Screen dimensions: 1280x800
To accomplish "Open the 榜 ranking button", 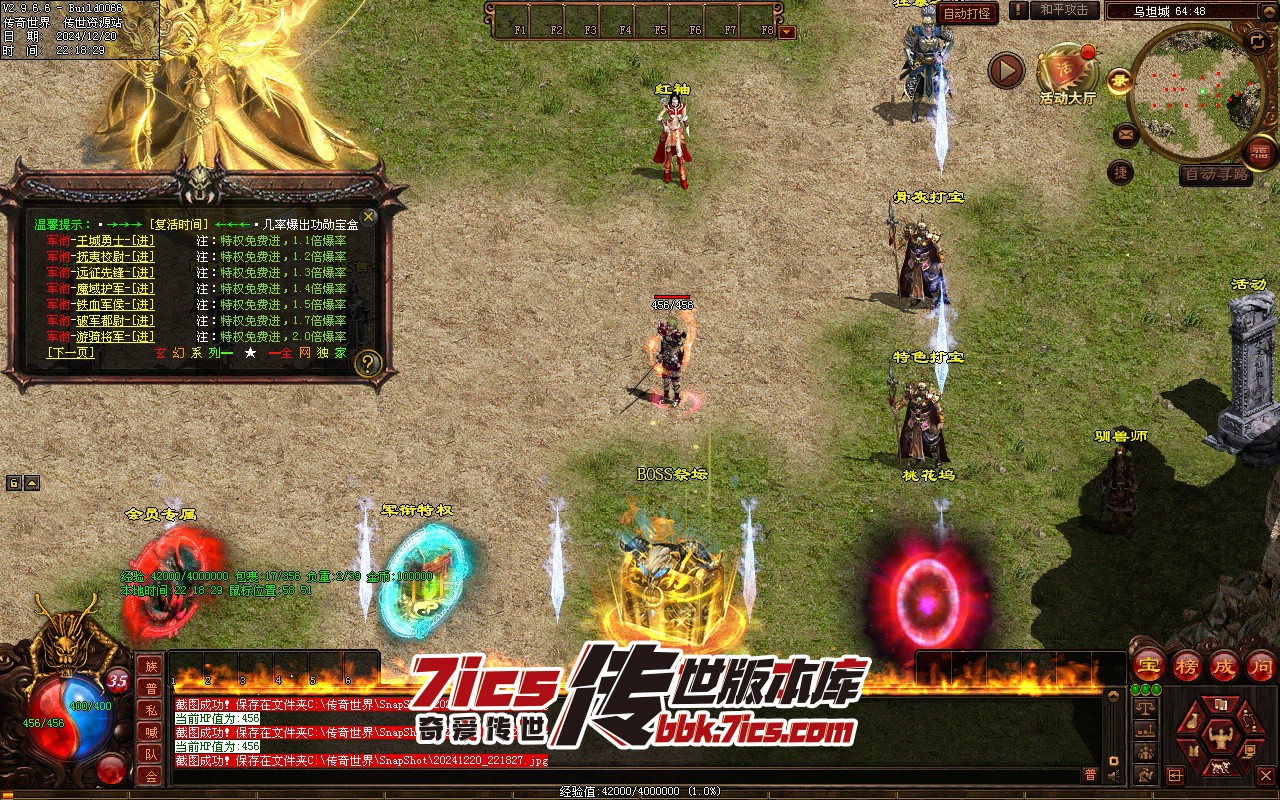I will [1187, 665].
